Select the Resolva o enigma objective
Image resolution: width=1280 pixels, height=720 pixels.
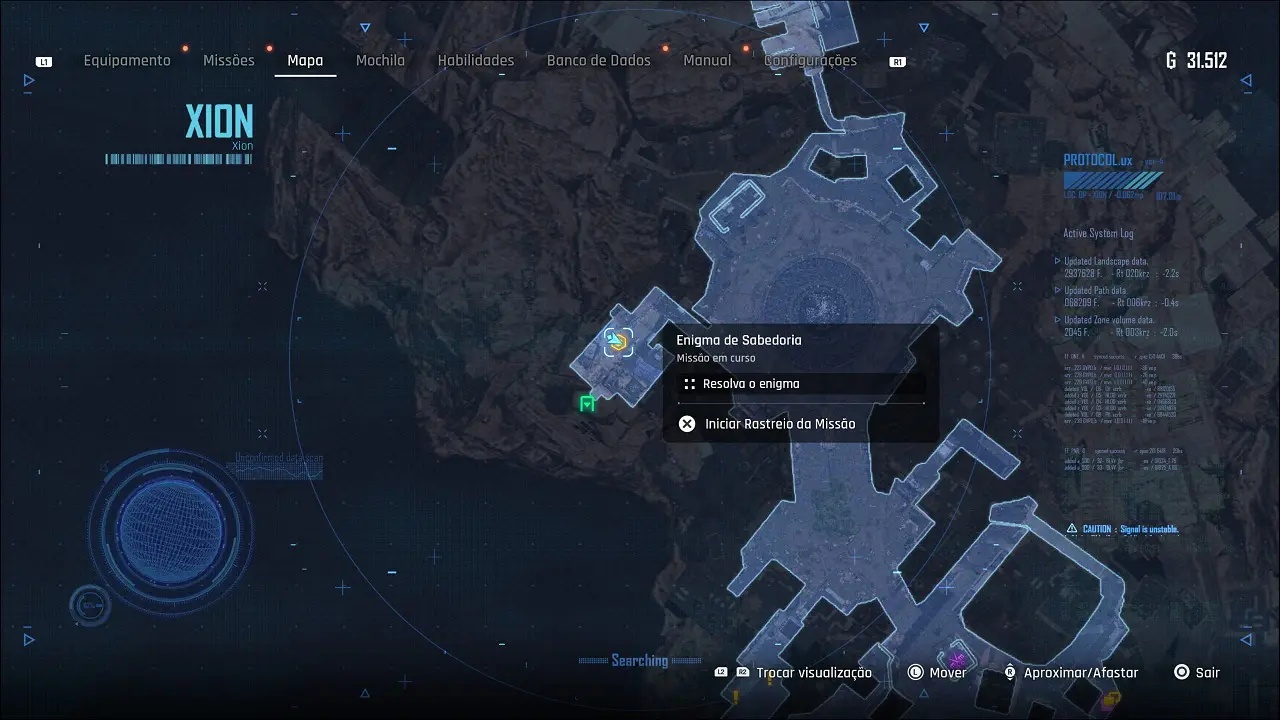pos(750,384)
